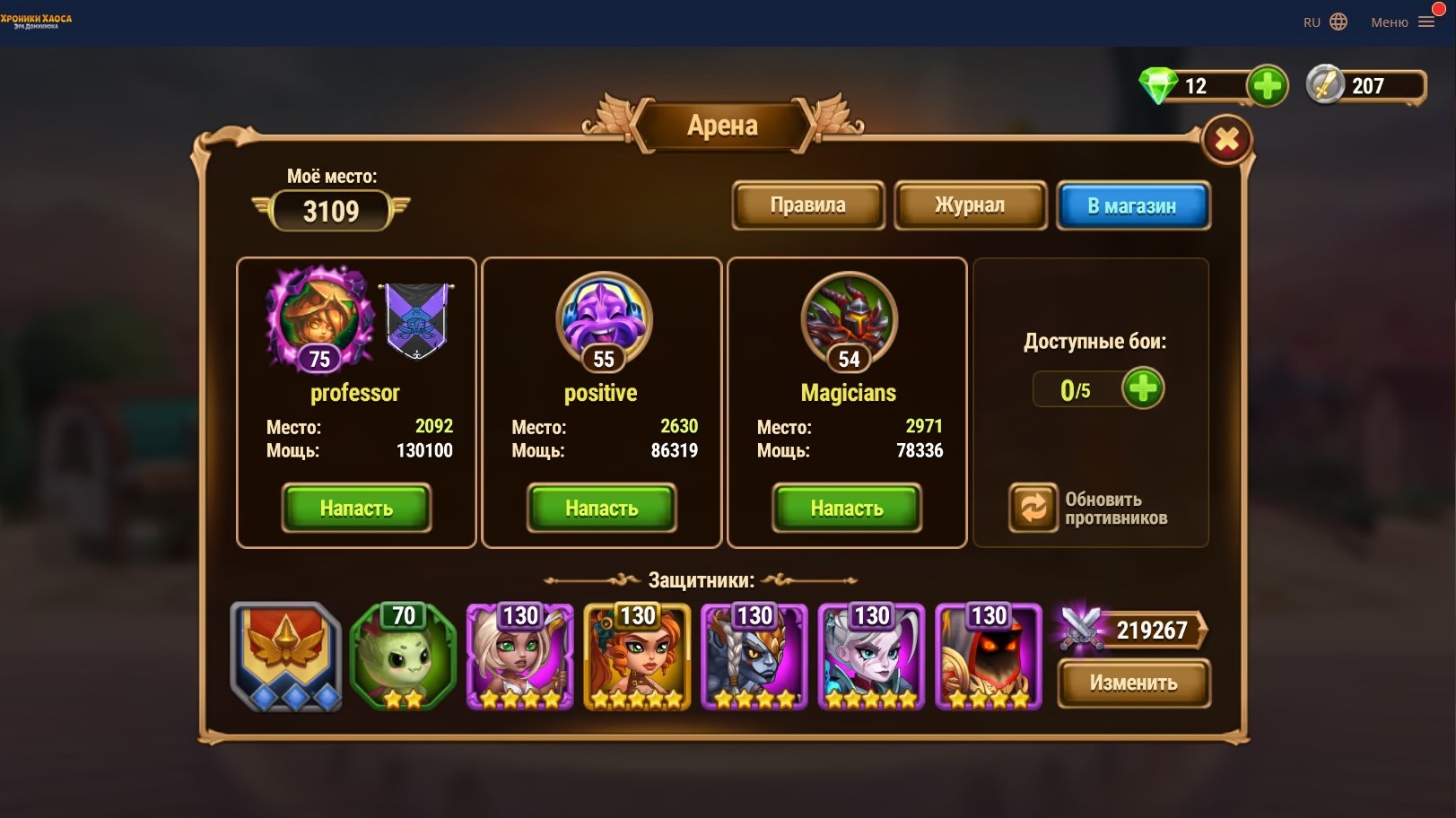Open the Журнал battle log
Image resolution: width=1456 pixels, height=818 pixels.
[x=970, y=205]
